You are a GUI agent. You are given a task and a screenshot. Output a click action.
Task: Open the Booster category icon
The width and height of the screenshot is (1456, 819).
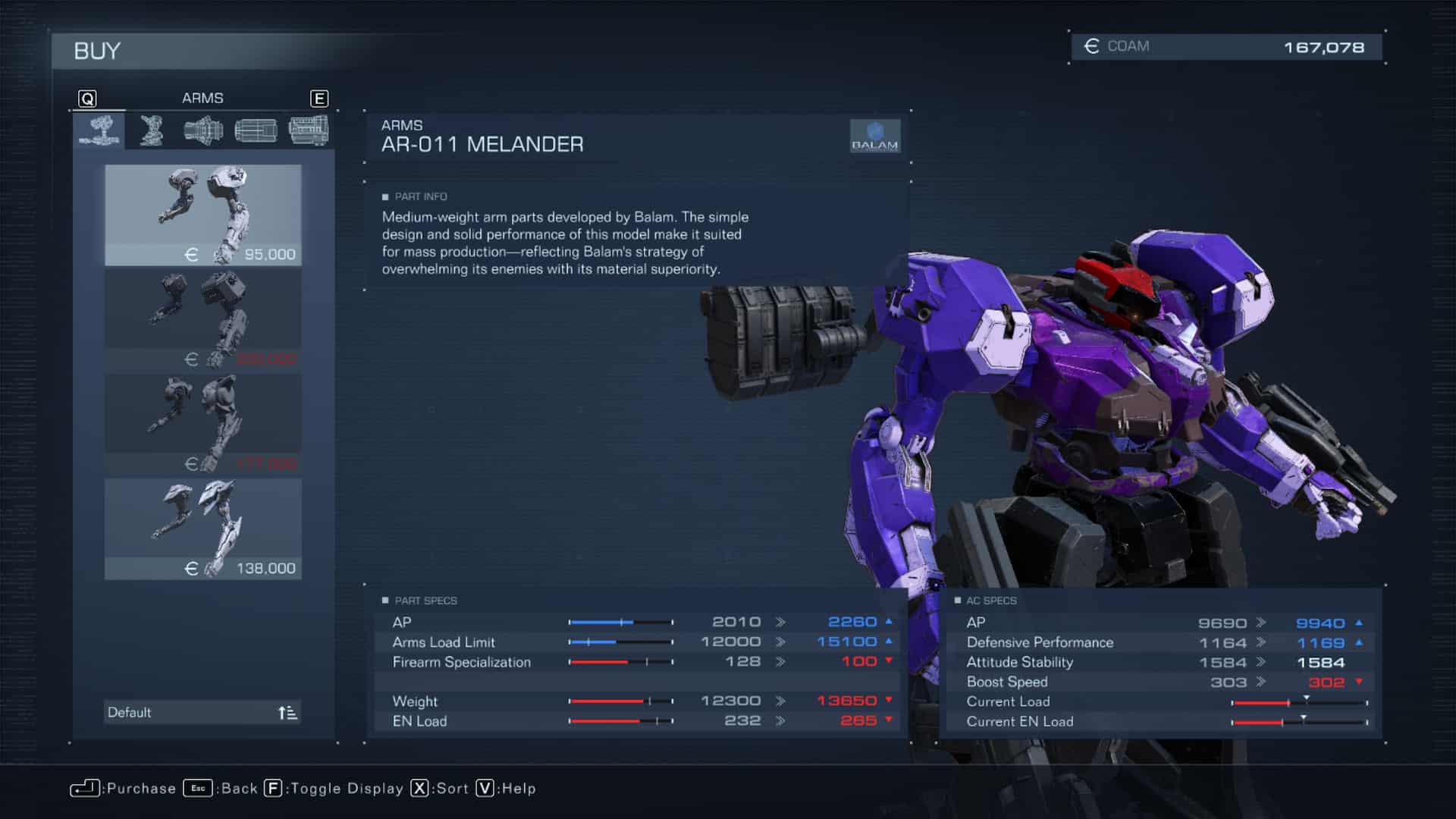coord(255,130)
